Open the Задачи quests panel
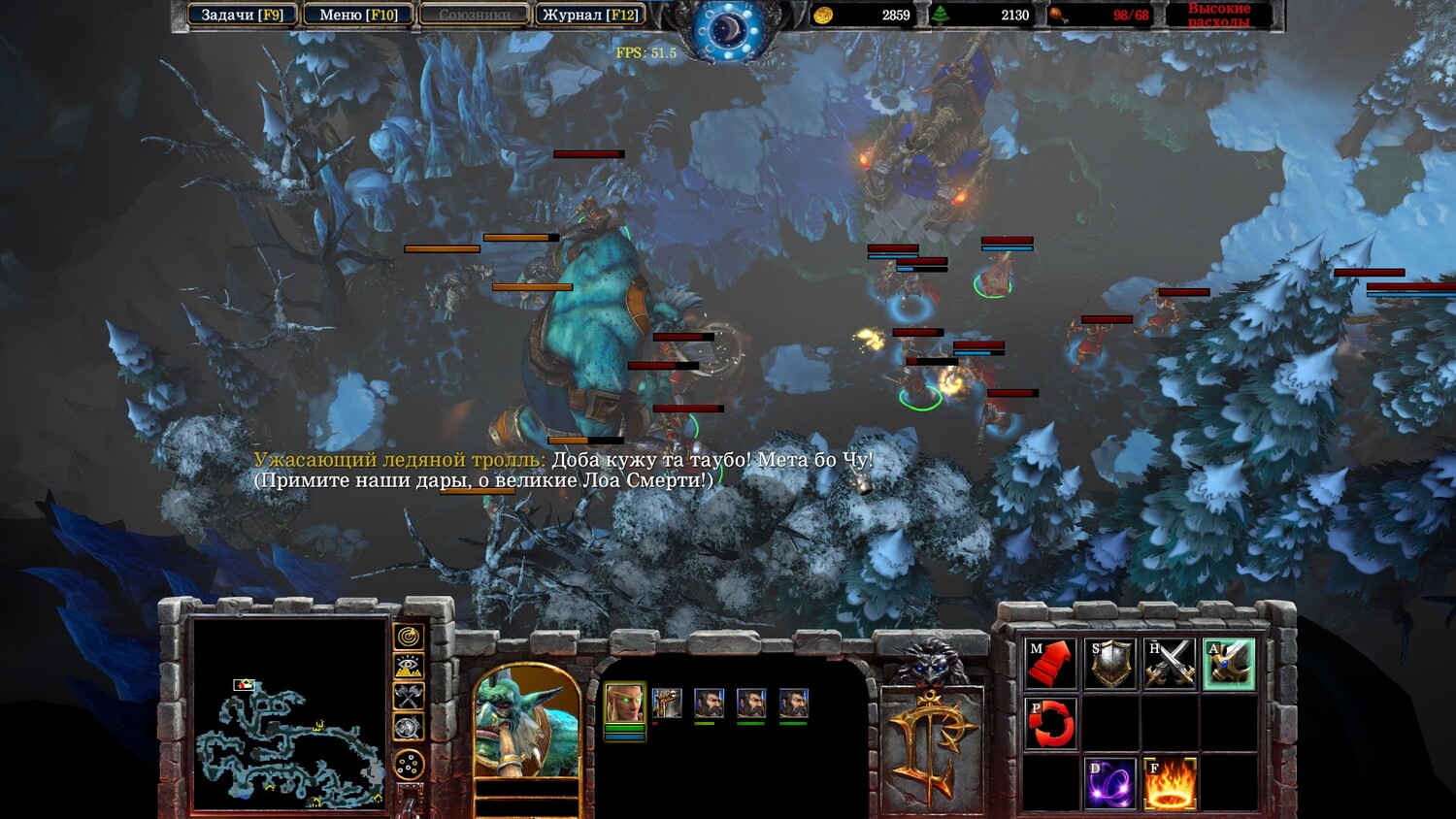 (242, 15)
